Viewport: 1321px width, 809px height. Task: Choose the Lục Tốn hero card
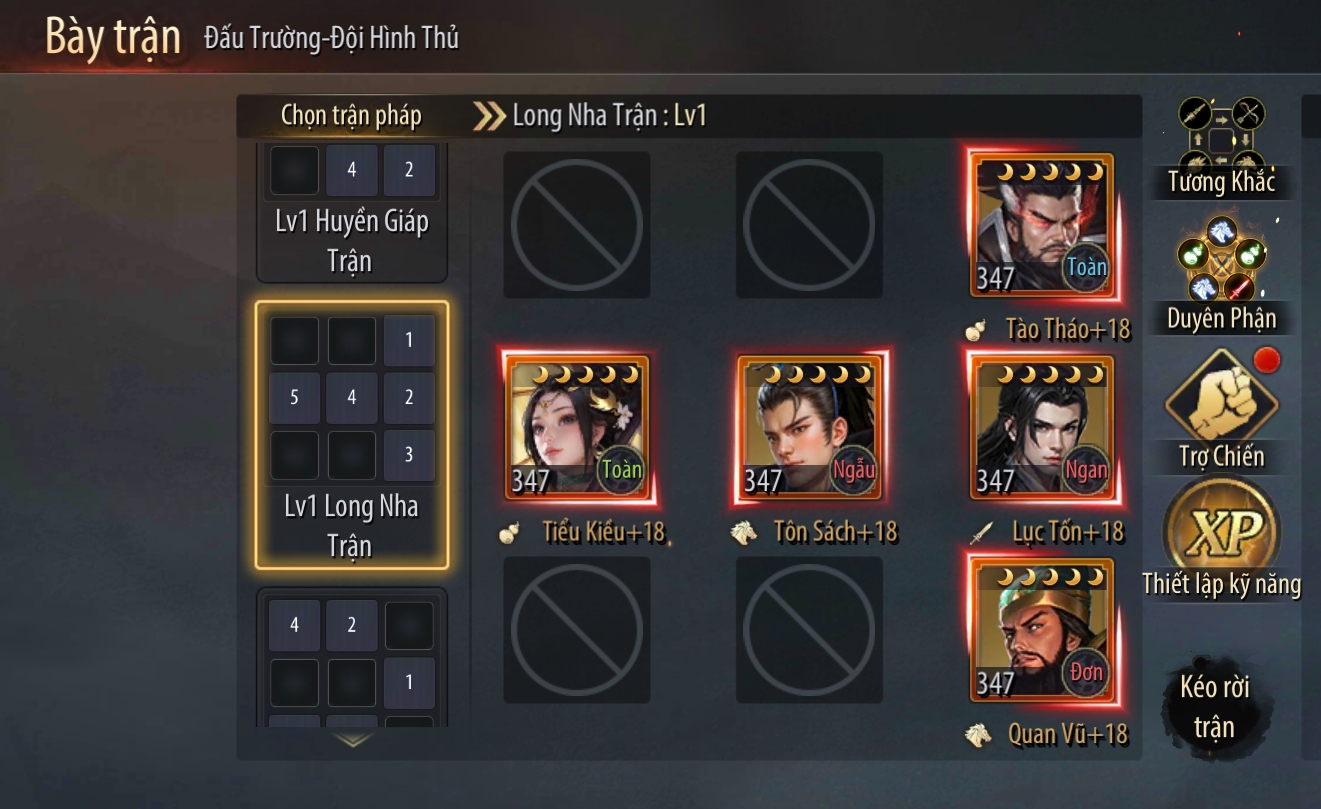pyautogui.click(x=1041, y=427)
